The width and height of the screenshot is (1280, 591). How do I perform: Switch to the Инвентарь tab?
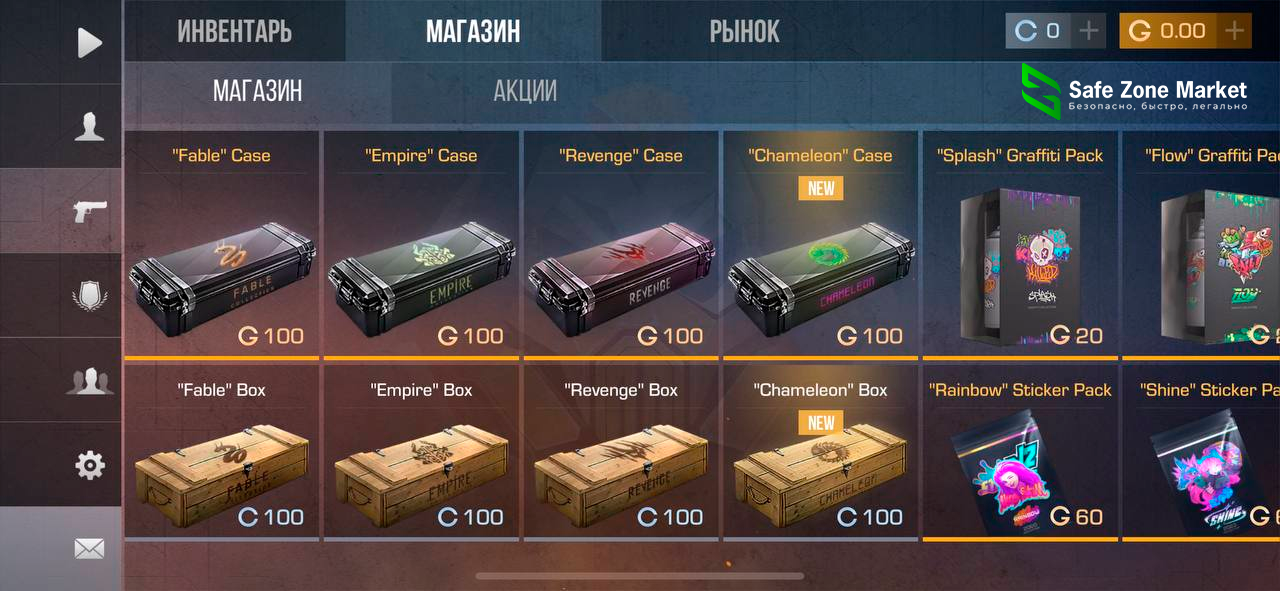click(234, 31)
